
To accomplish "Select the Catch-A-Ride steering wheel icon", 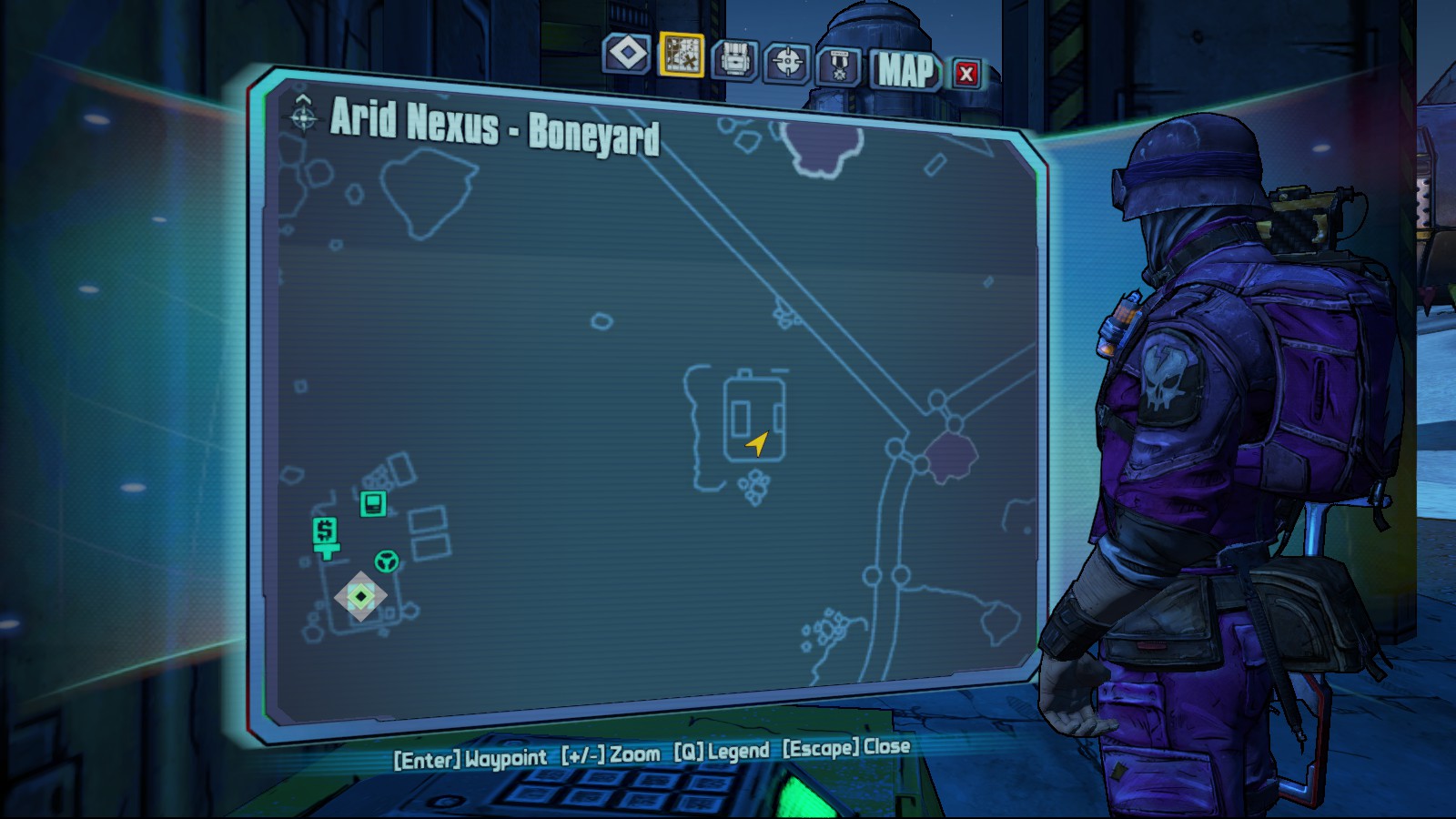I will pos(386,564).
